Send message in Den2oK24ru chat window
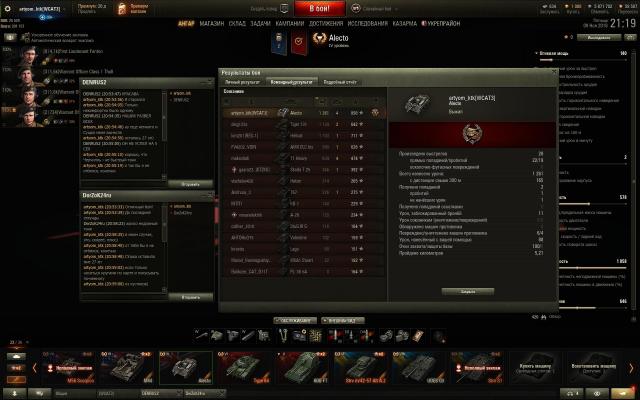 click(189, 297)
